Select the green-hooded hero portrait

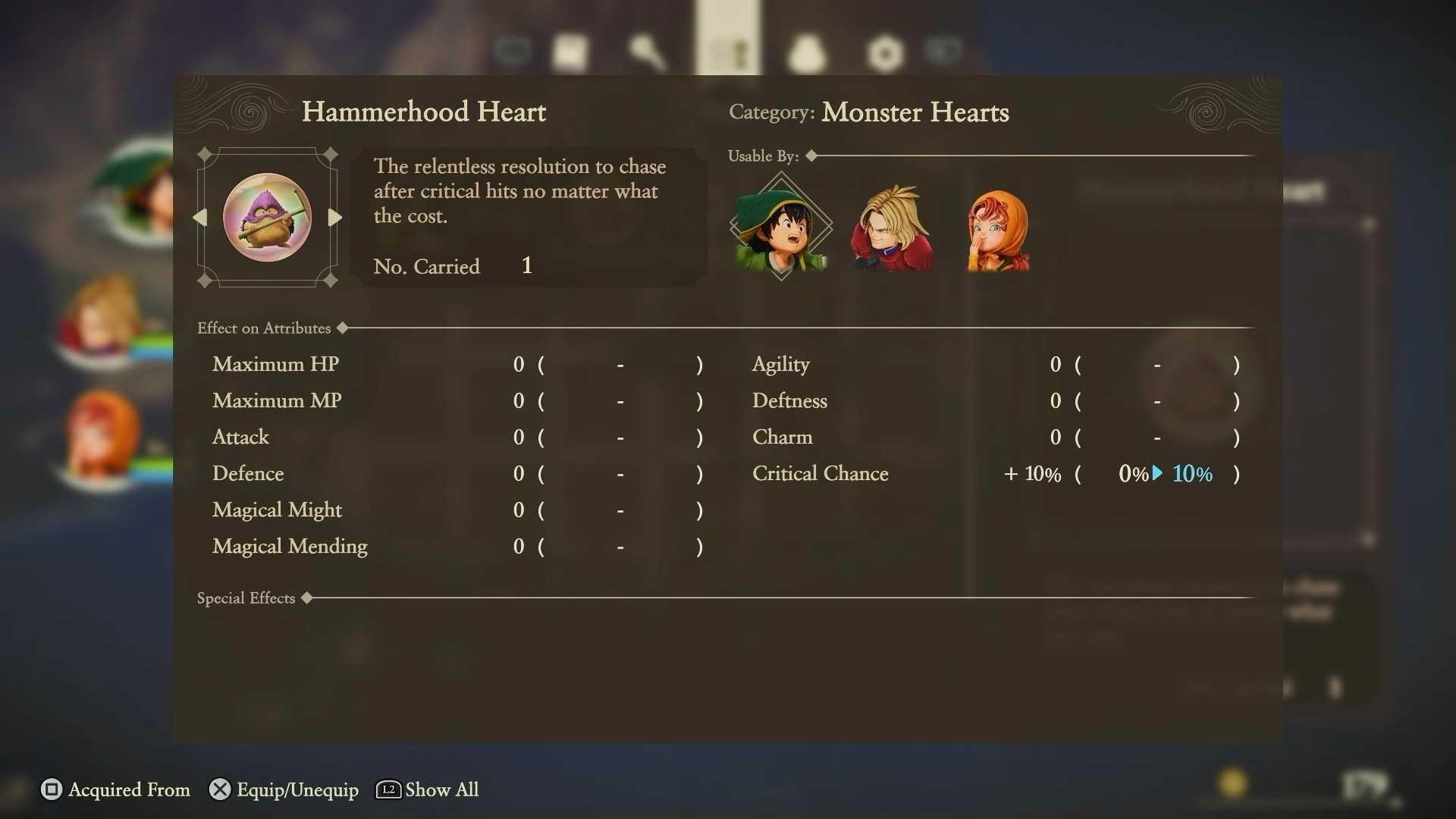[781, 229]
